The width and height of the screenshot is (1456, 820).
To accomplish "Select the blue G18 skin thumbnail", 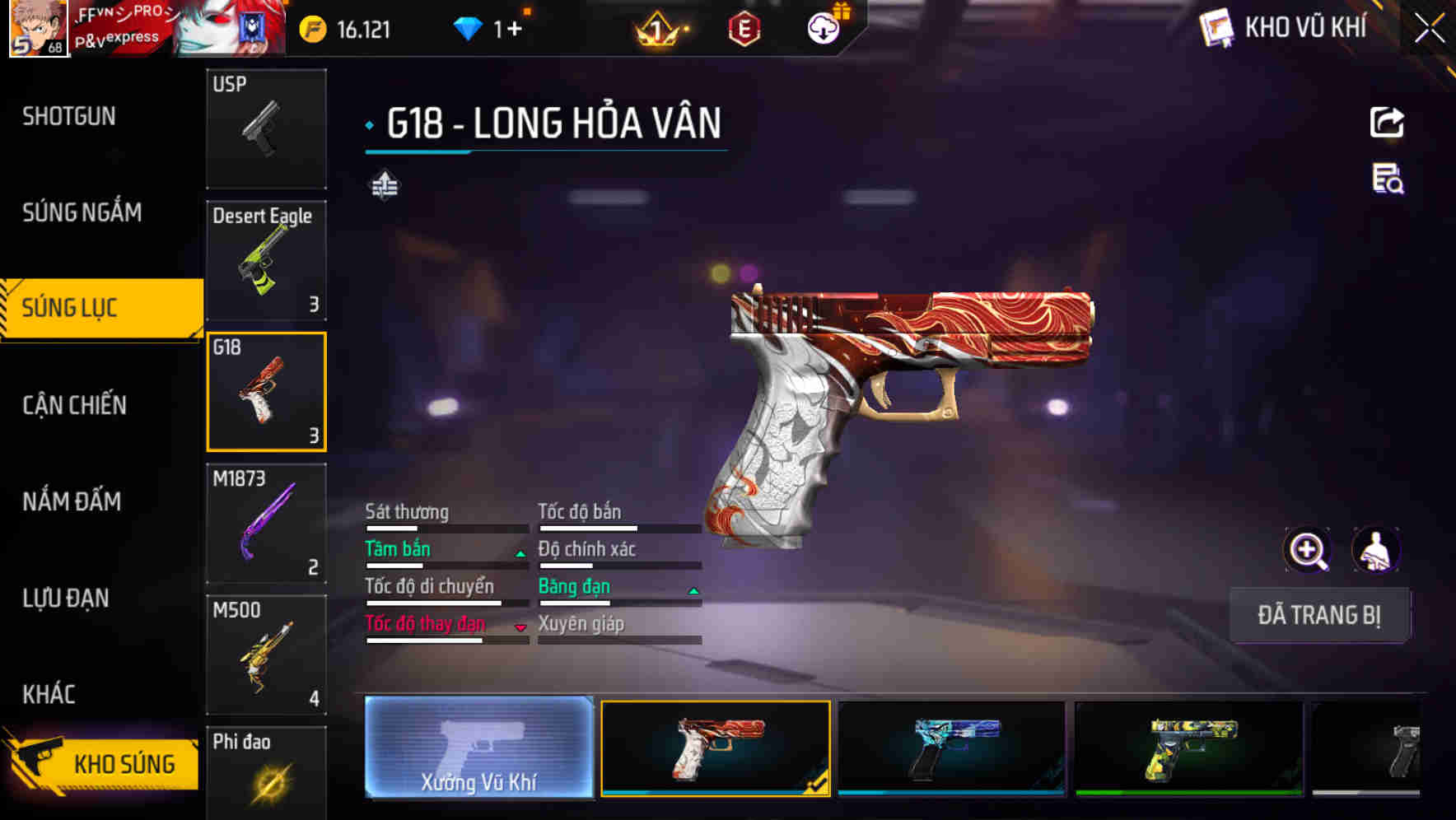I will [x=951, y=748].
